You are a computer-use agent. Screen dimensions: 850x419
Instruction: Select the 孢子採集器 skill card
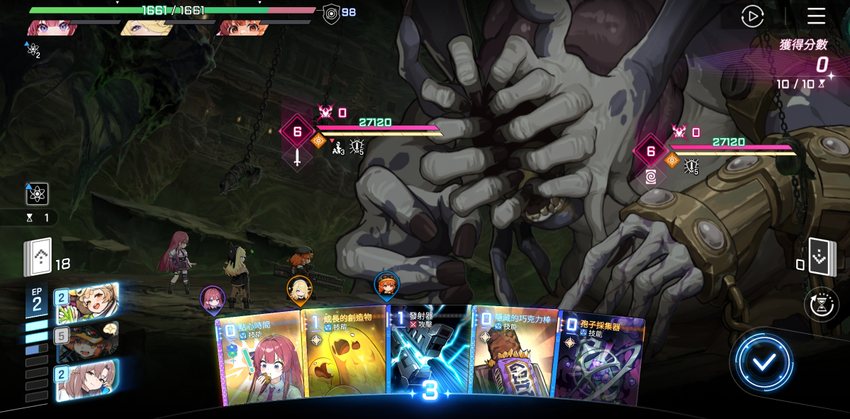pyautogui.click(x=597, y=357)
